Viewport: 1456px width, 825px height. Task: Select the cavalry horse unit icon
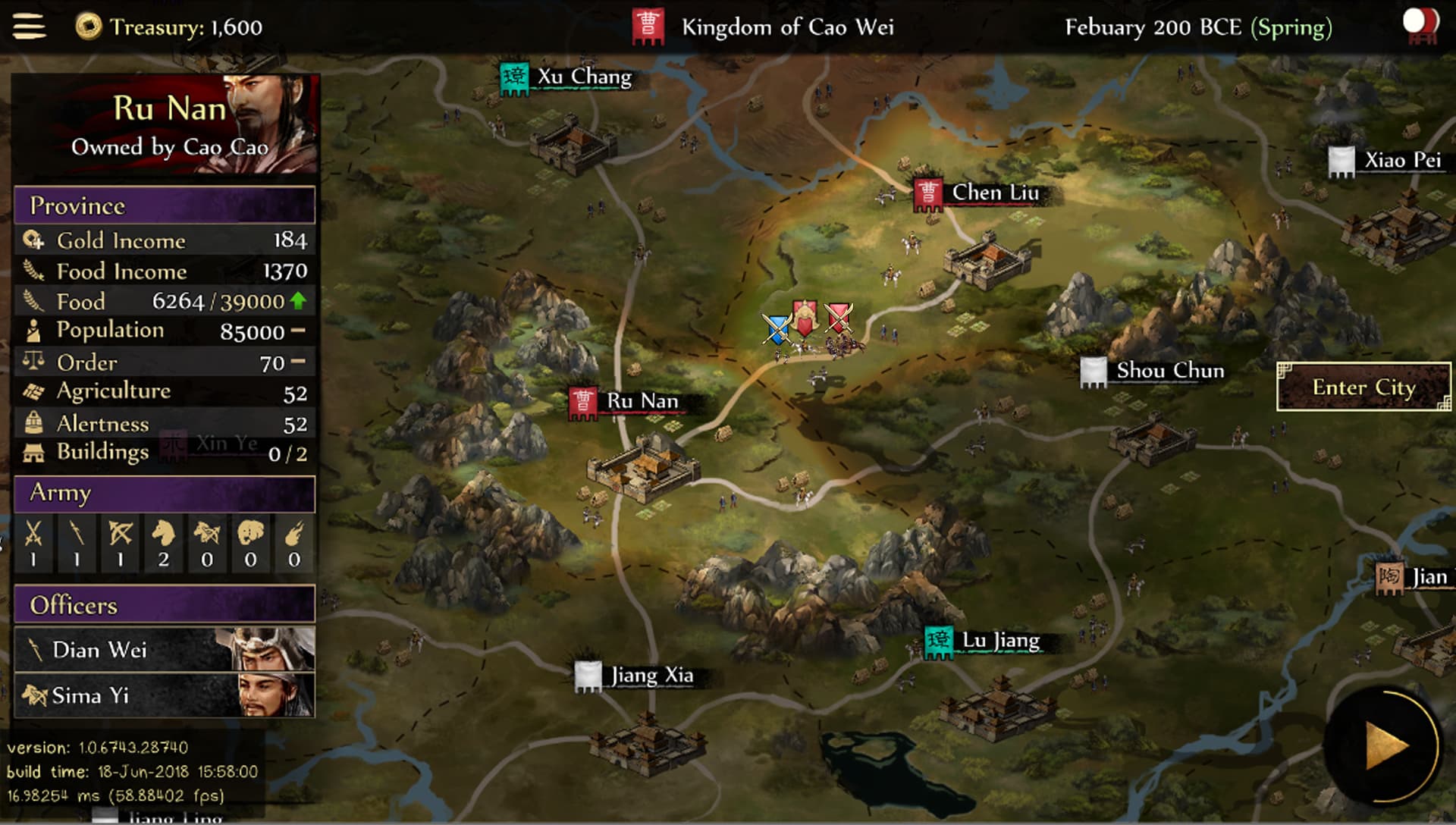[163, 540]
